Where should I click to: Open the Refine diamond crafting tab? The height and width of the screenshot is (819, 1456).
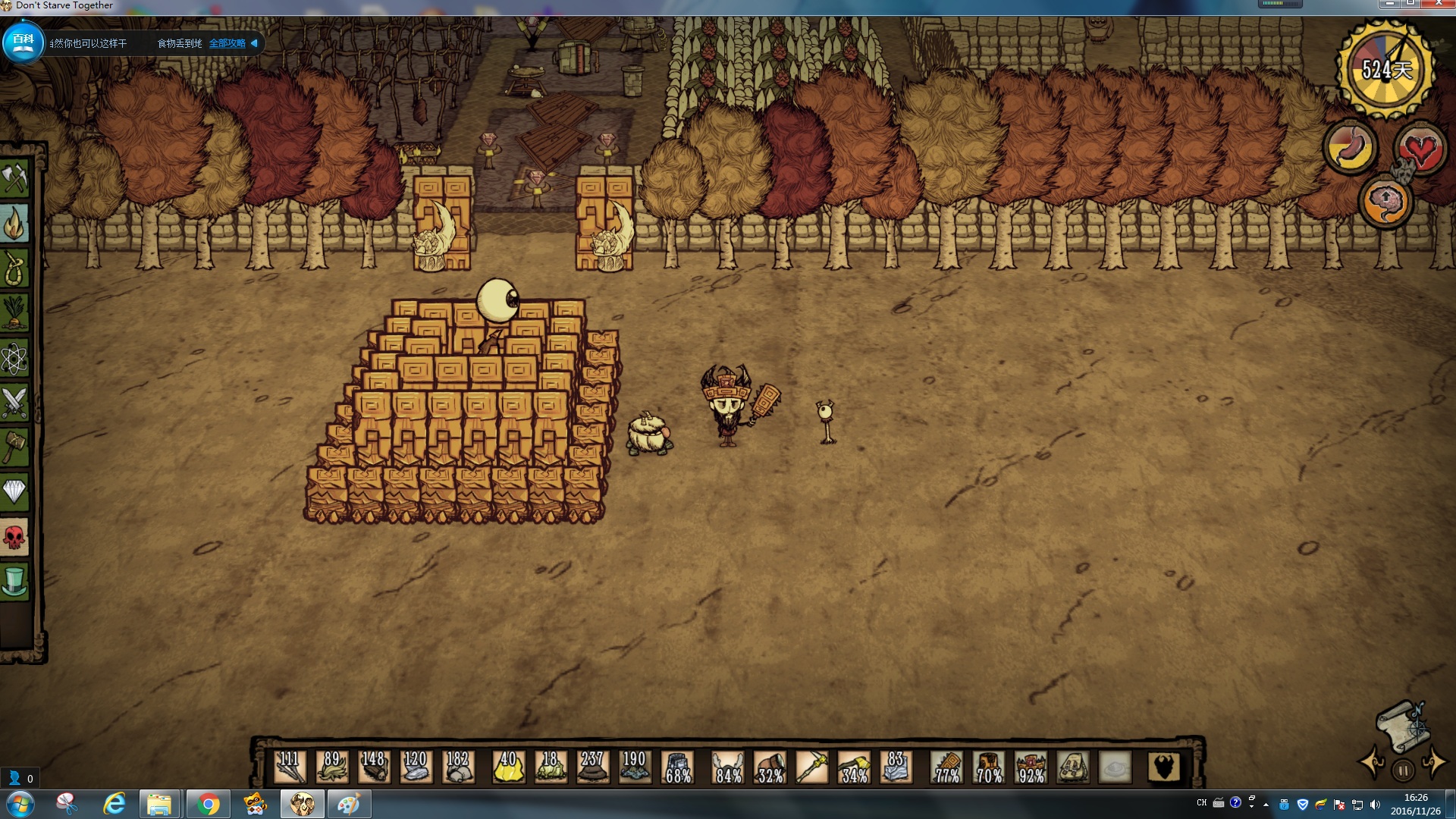(14, 492)
